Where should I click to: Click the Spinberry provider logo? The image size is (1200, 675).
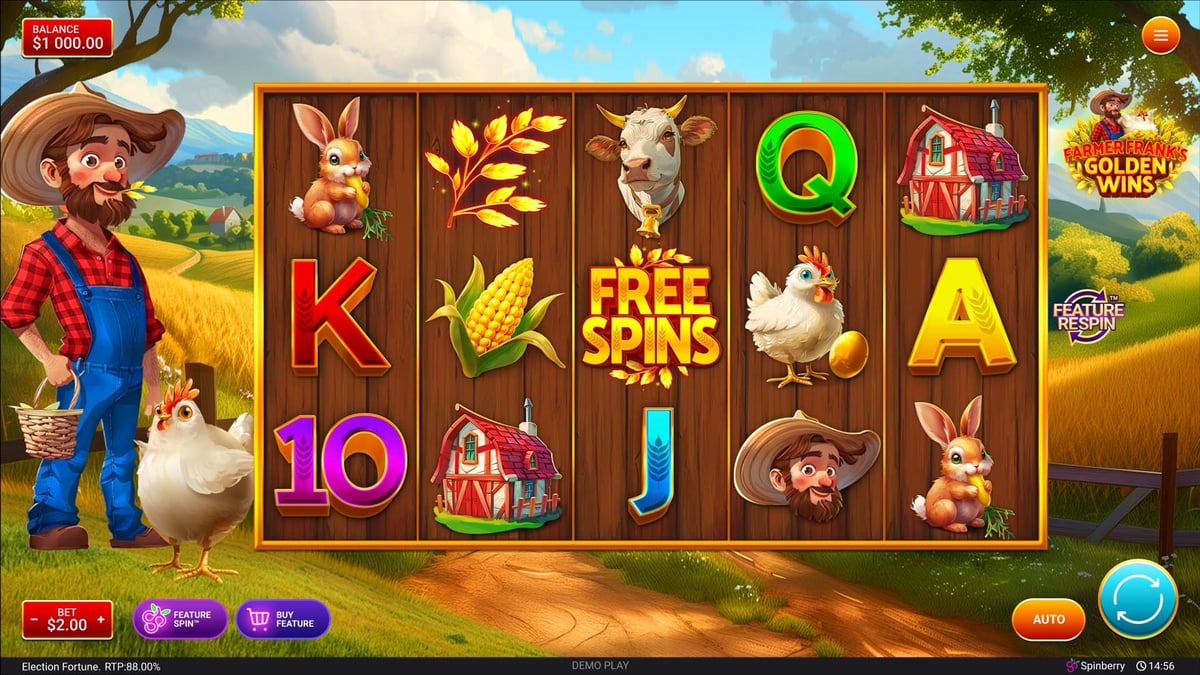click(1097, 666)
